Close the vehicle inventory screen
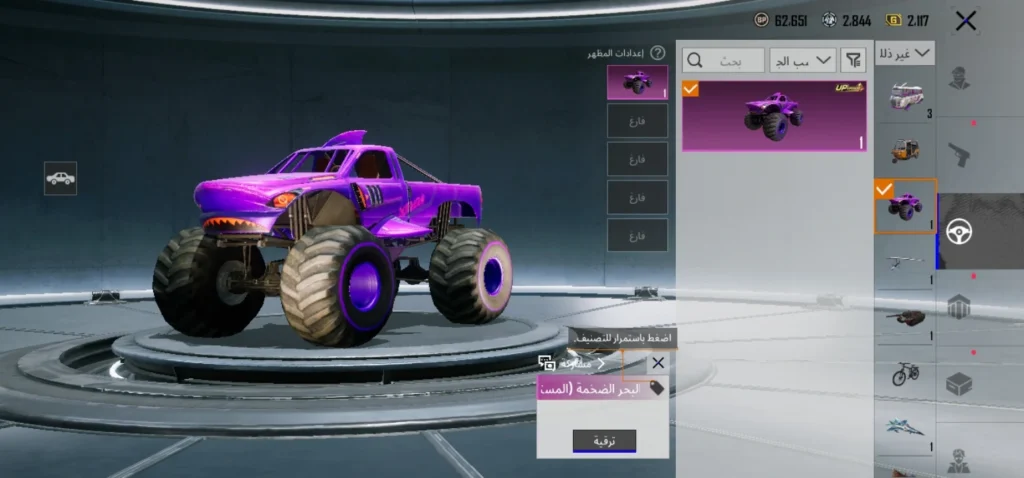The height and width of the screenshot is (478, 1024). 965,21
